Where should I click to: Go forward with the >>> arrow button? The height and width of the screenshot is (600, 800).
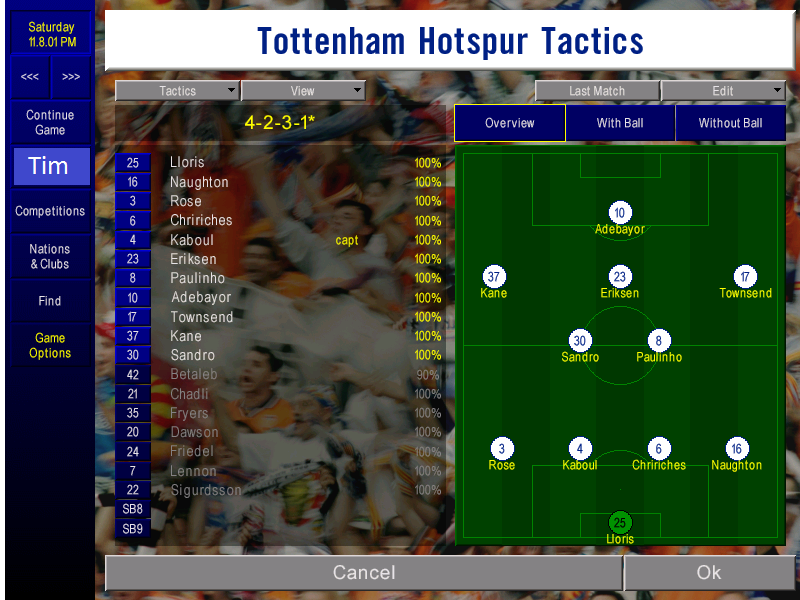pos(71,77)
